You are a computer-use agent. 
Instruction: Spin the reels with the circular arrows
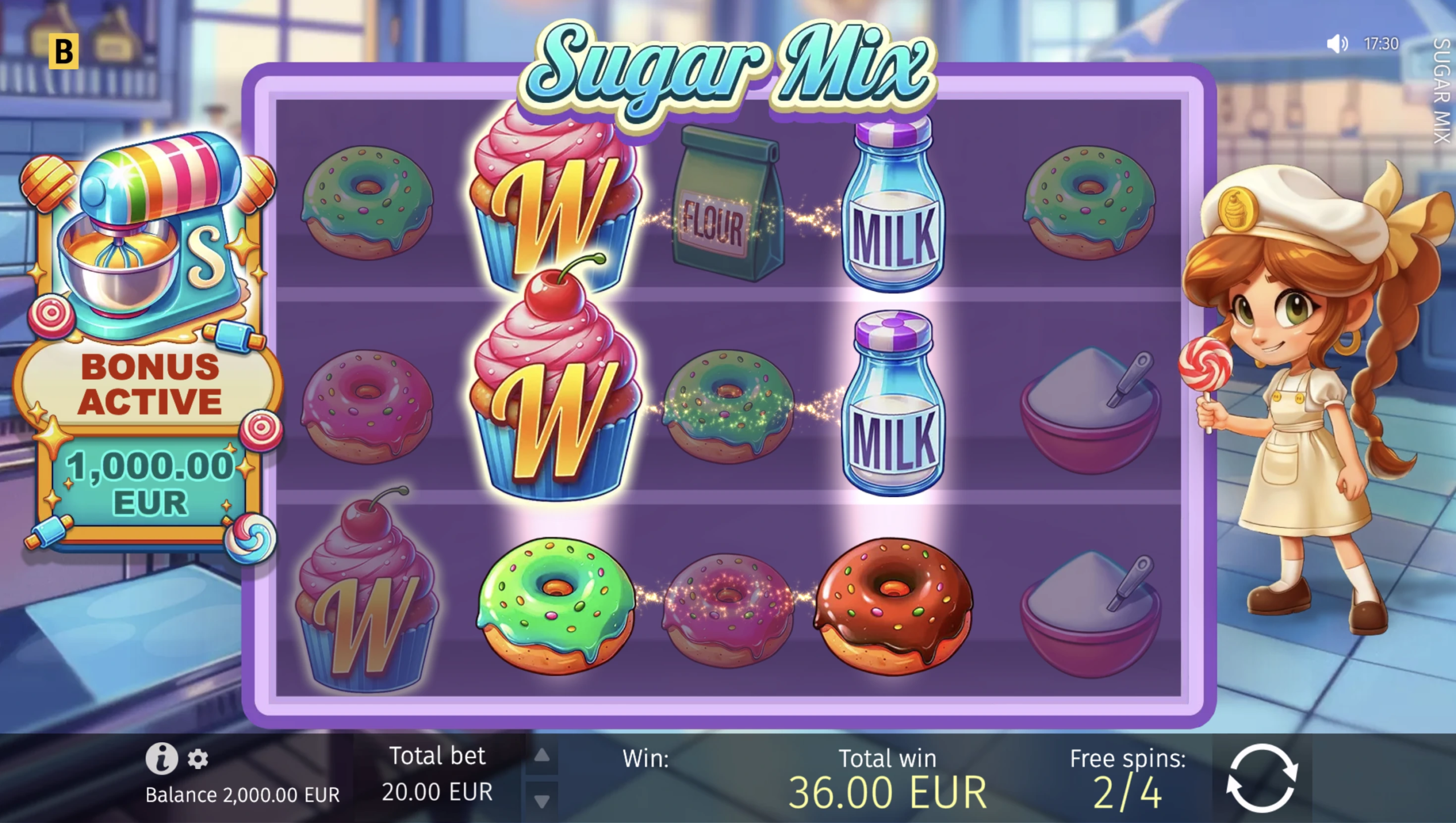(1261, 778)
